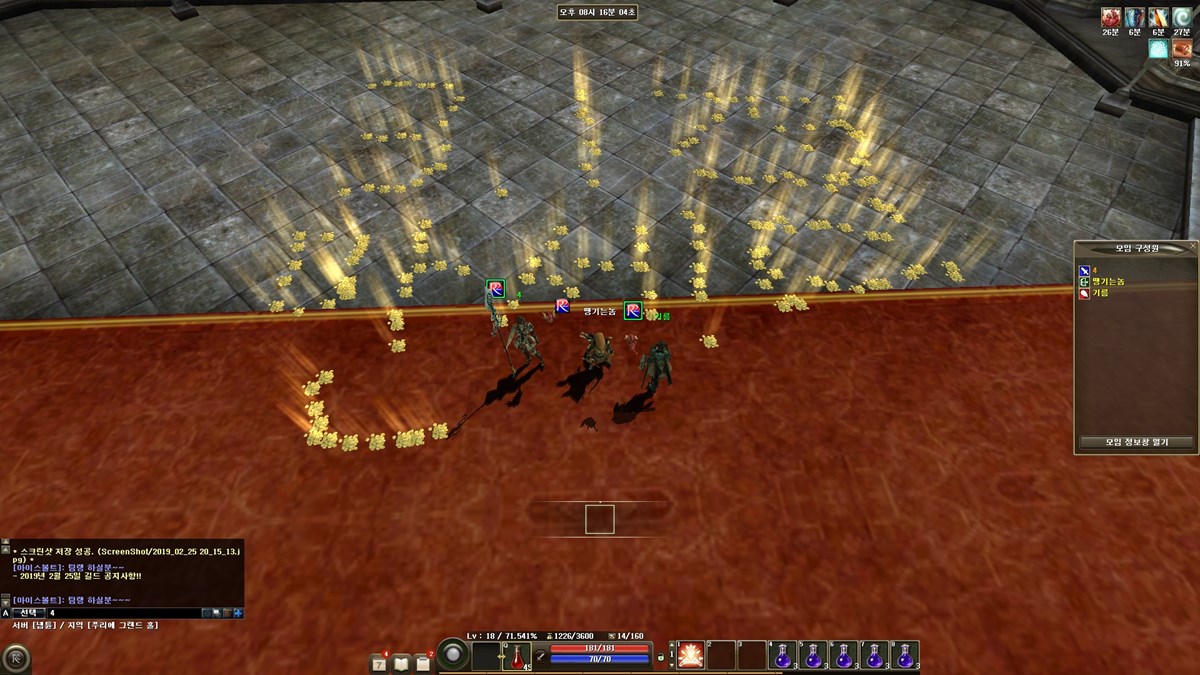Click the swirl buff icon showing 27분
1200x675 pixels.
(x=1181, y=17)
